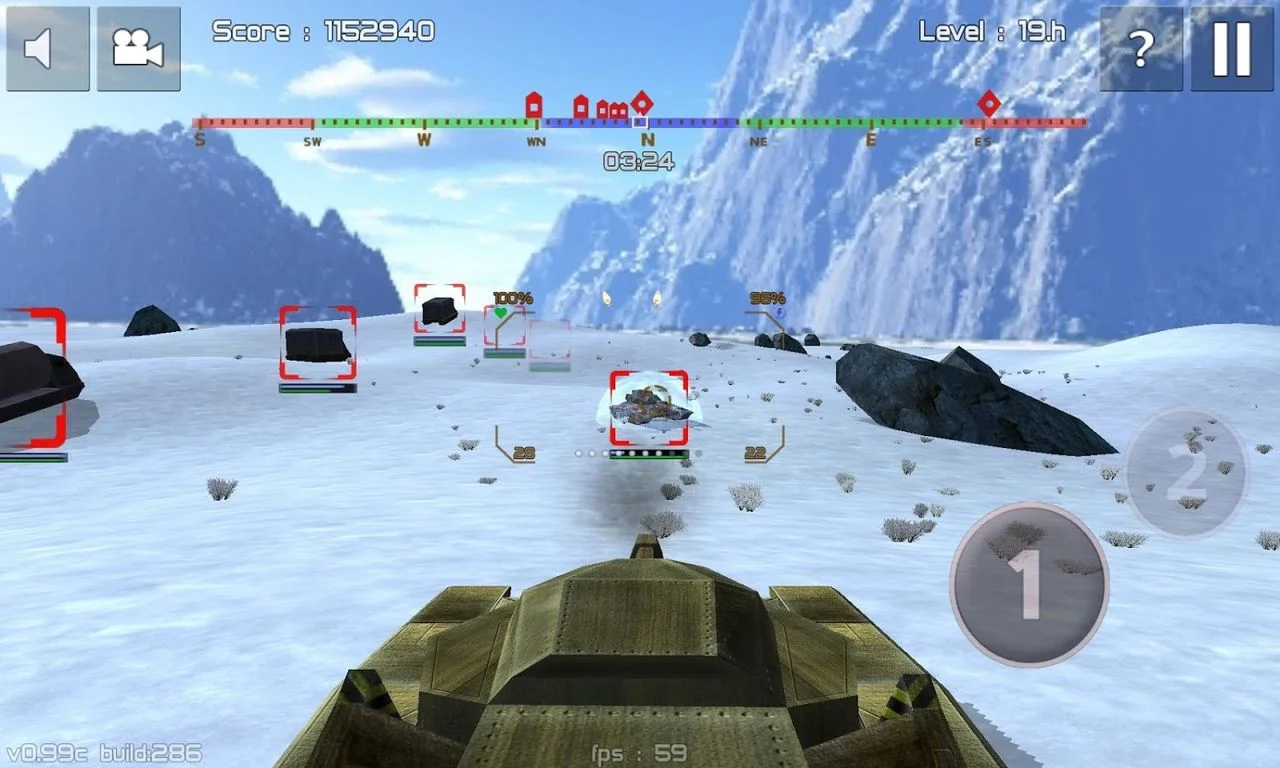Click the targeted enemy tank in the red reticle
The width and height of the screenshot is (1280, 768).
tap(650, 406)
